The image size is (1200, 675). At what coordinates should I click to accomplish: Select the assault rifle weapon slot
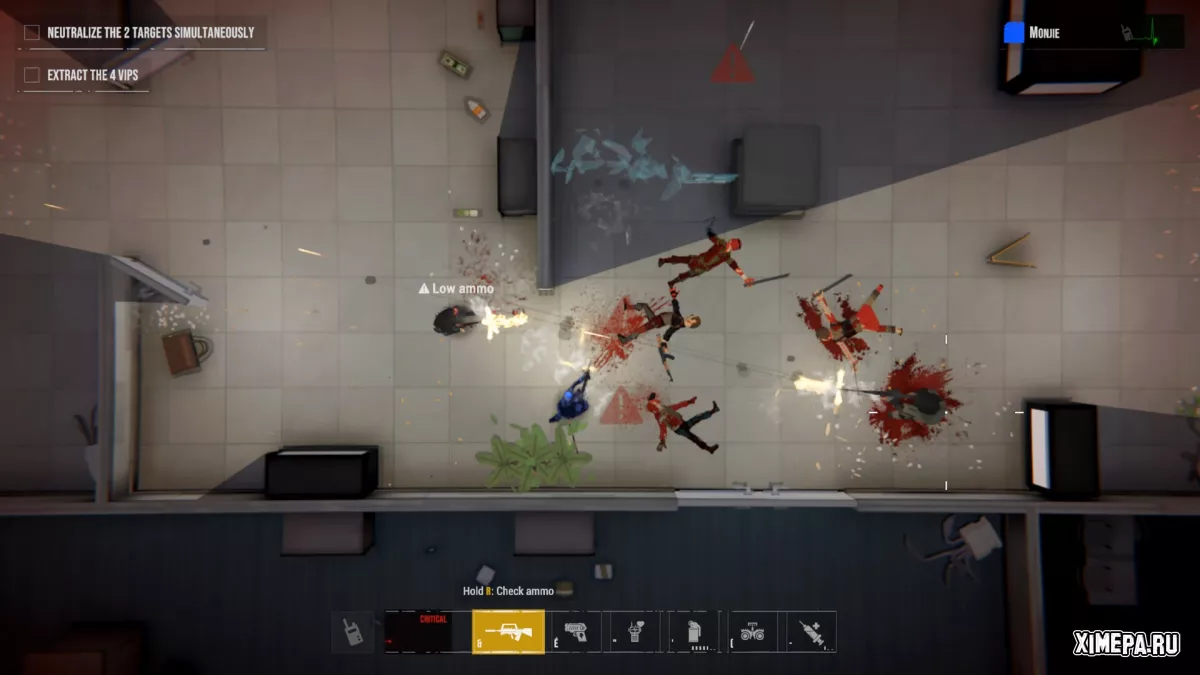click(x=508, y=632)
